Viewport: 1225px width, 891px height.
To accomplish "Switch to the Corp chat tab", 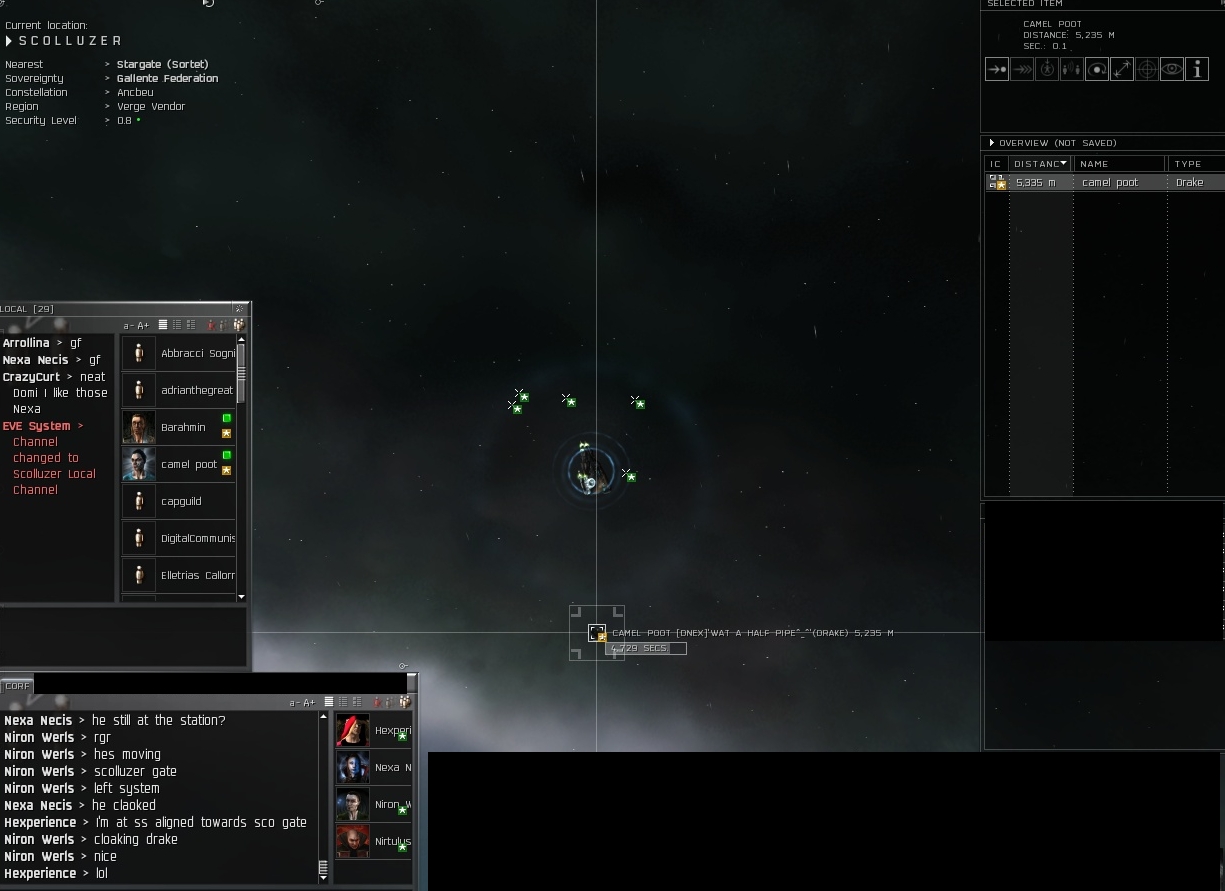I will 17,686.
